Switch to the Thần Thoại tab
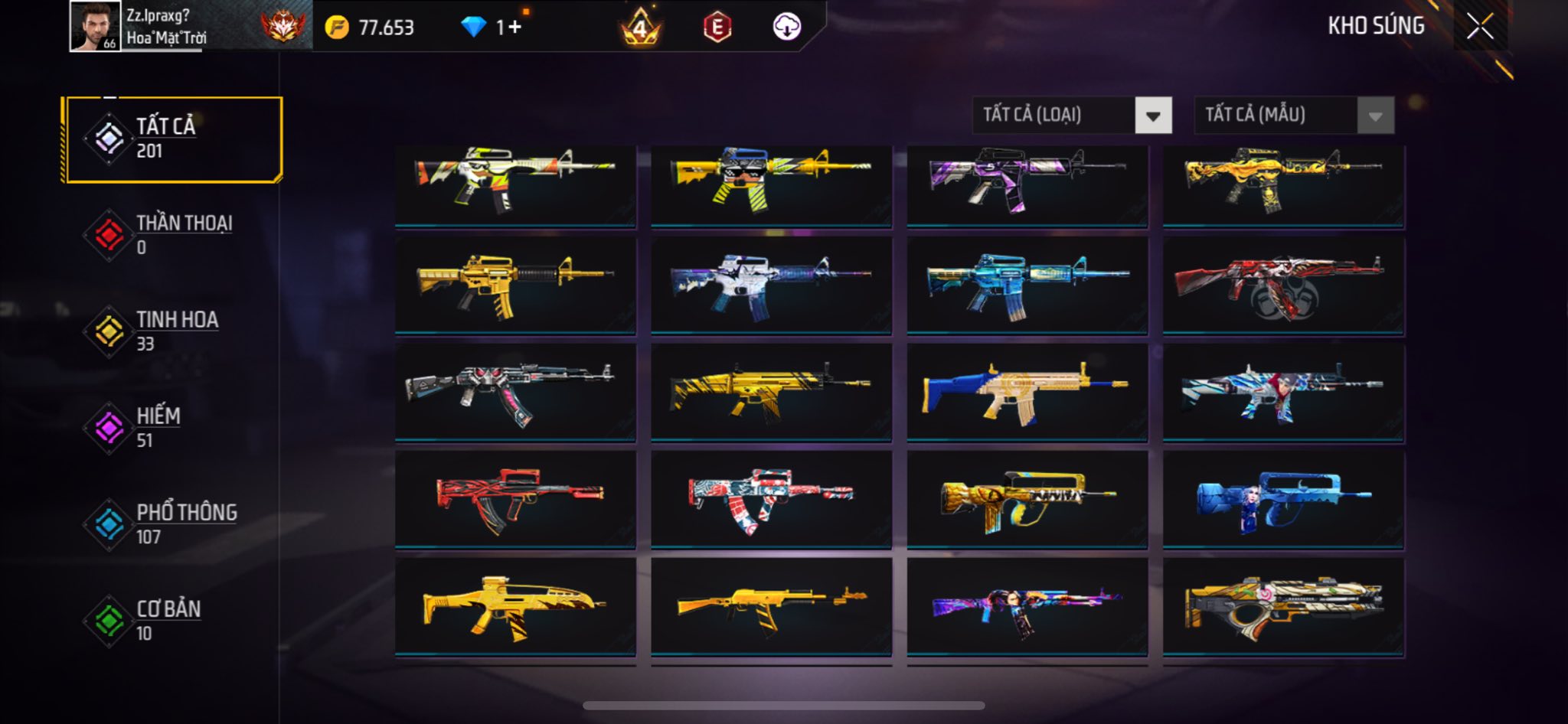1568x724 pixels. coord(175,235)
